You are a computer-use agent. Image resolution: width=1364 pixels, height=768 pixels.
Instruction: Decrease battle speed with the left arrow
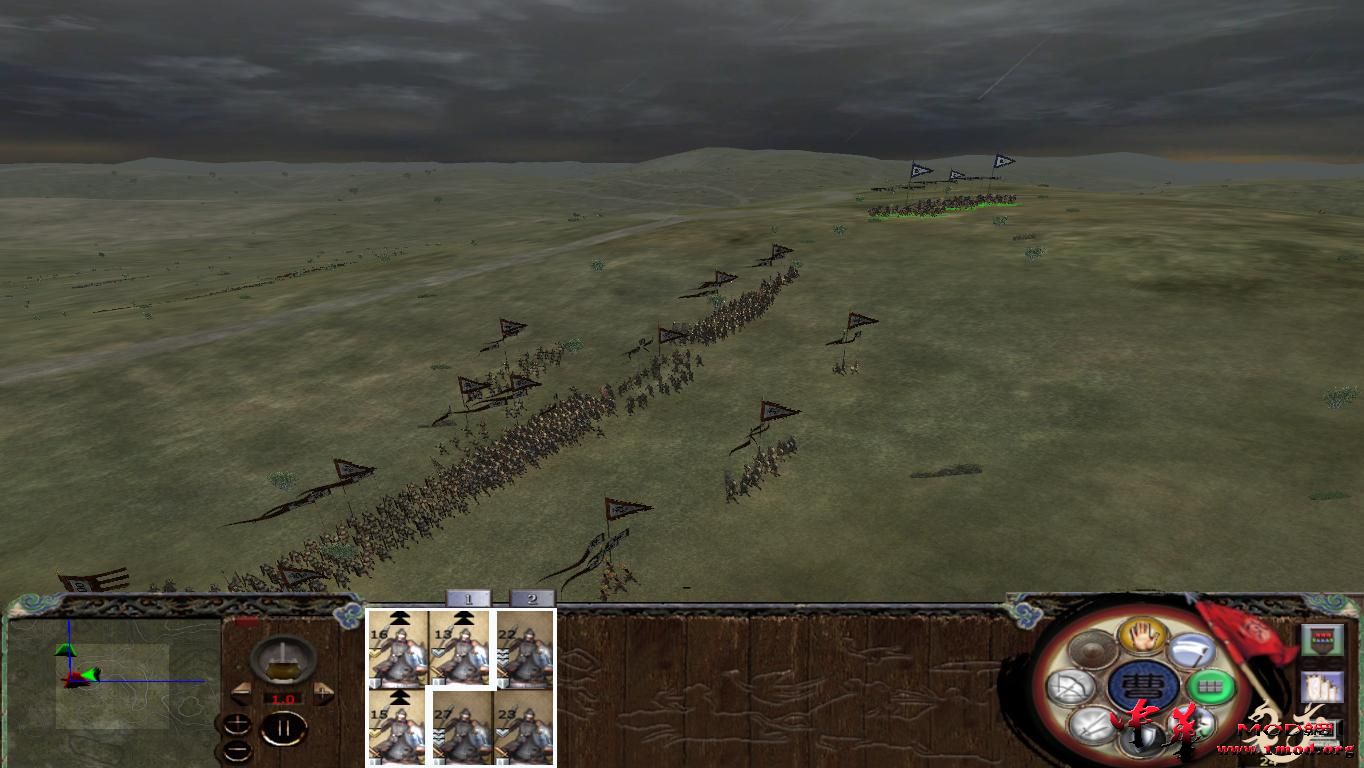click(x=240, y=695)
